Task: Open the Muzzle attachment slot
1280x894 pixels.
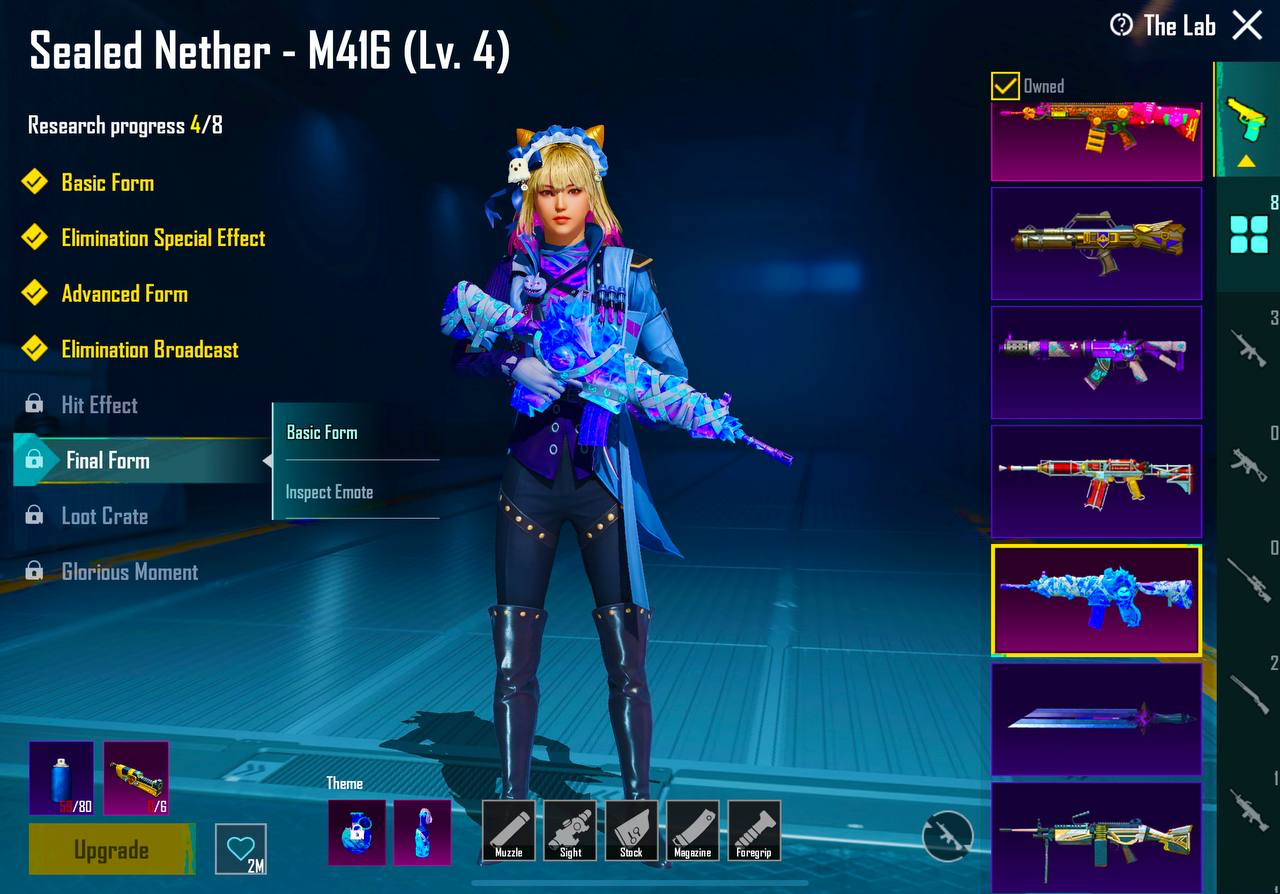Action: (x=509, y=830)
